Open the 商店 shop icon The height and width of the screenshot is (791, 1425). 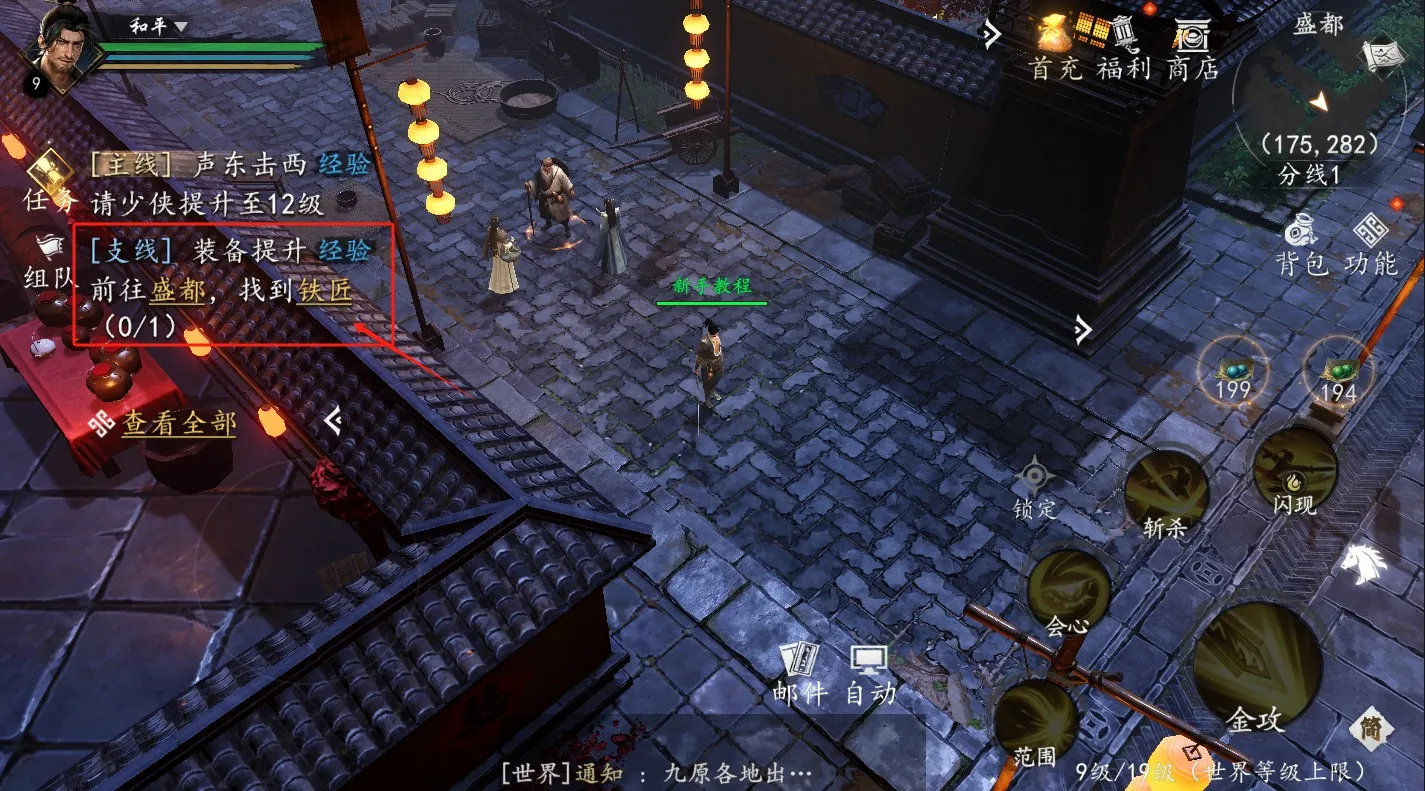(1190, 45)
